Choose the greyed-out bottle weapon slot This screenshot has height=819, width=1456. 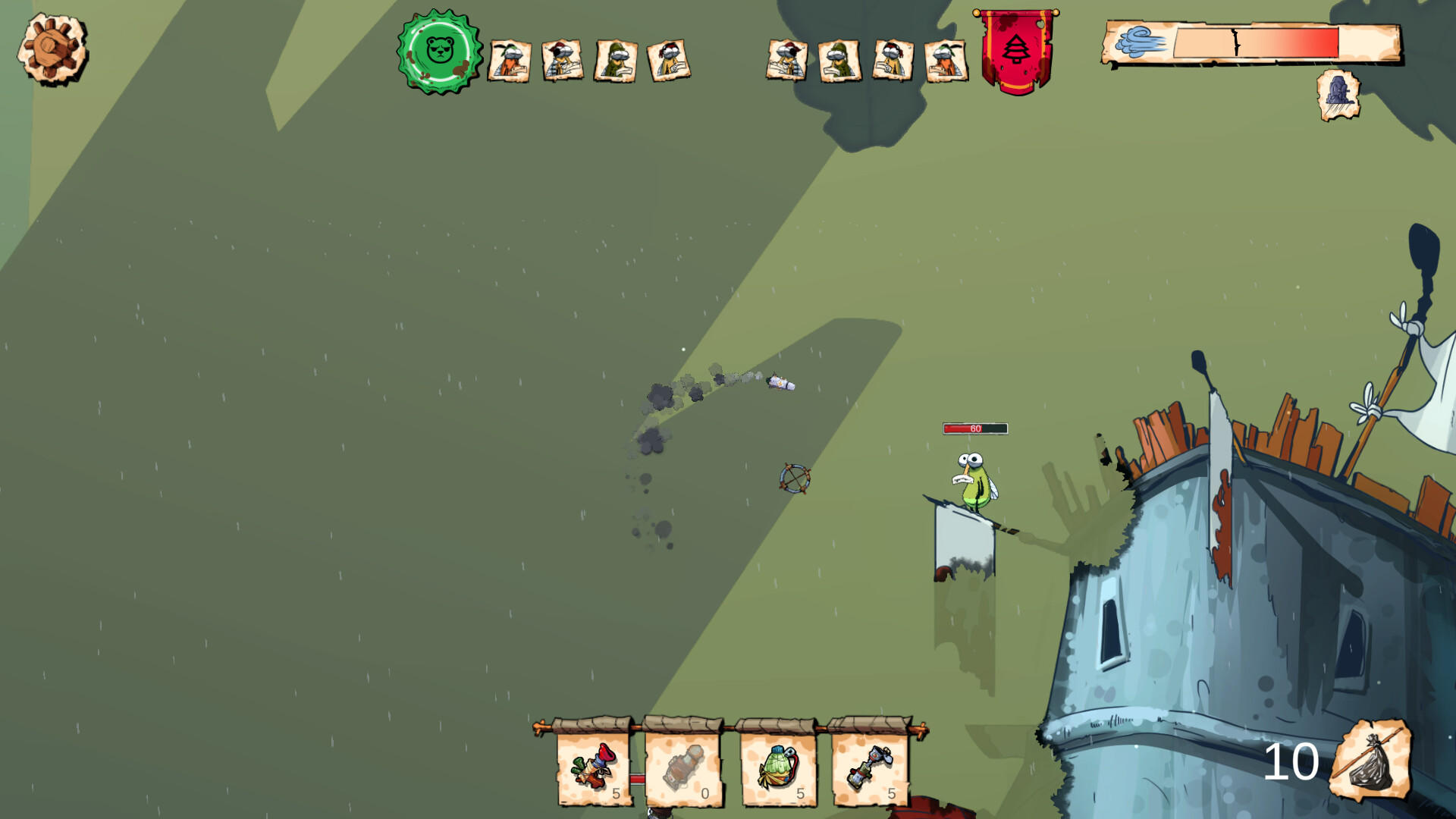(x=683, y=767)
